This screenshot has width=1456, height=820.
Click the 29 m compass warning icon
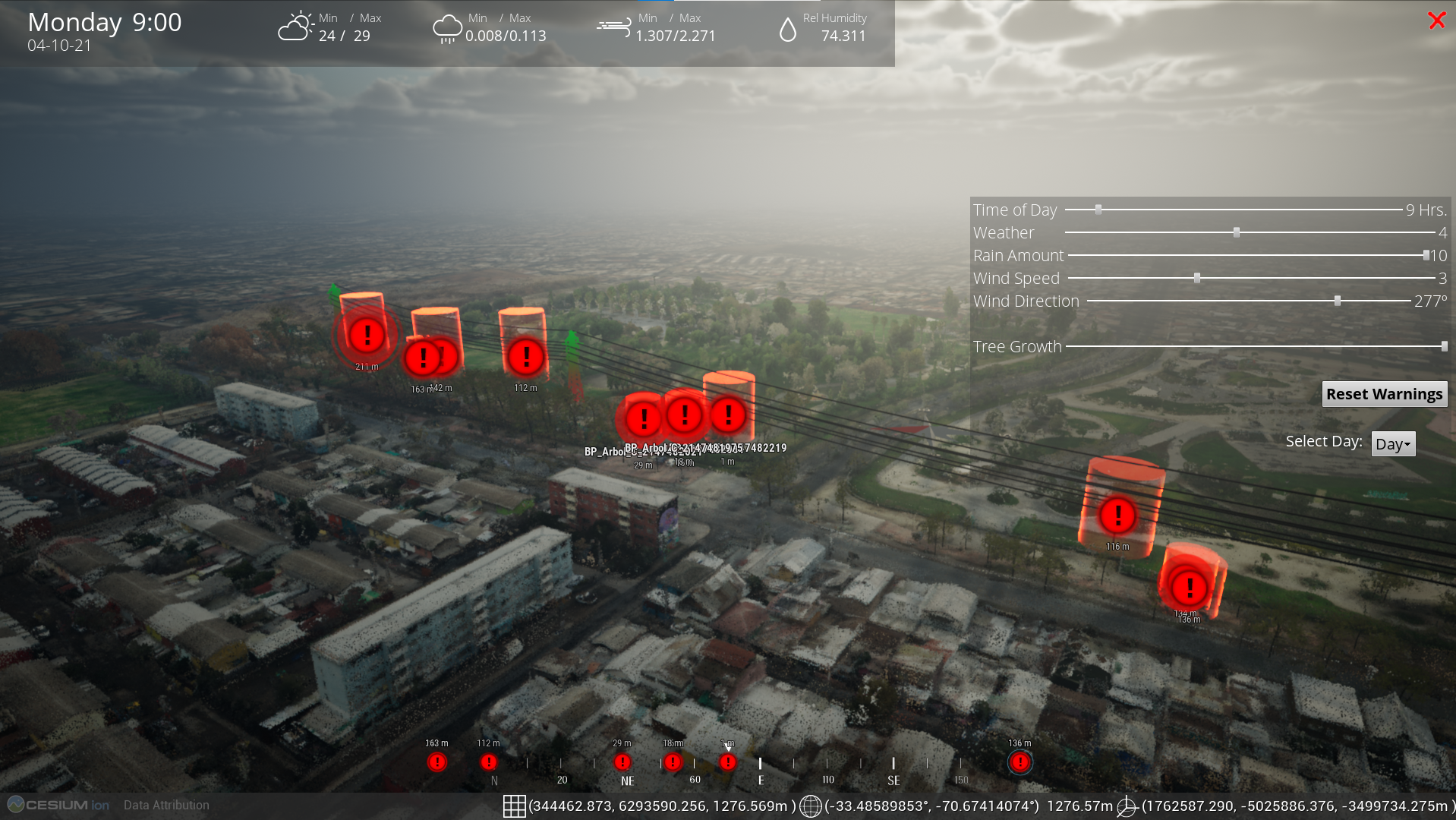click(x=622, y=762)
